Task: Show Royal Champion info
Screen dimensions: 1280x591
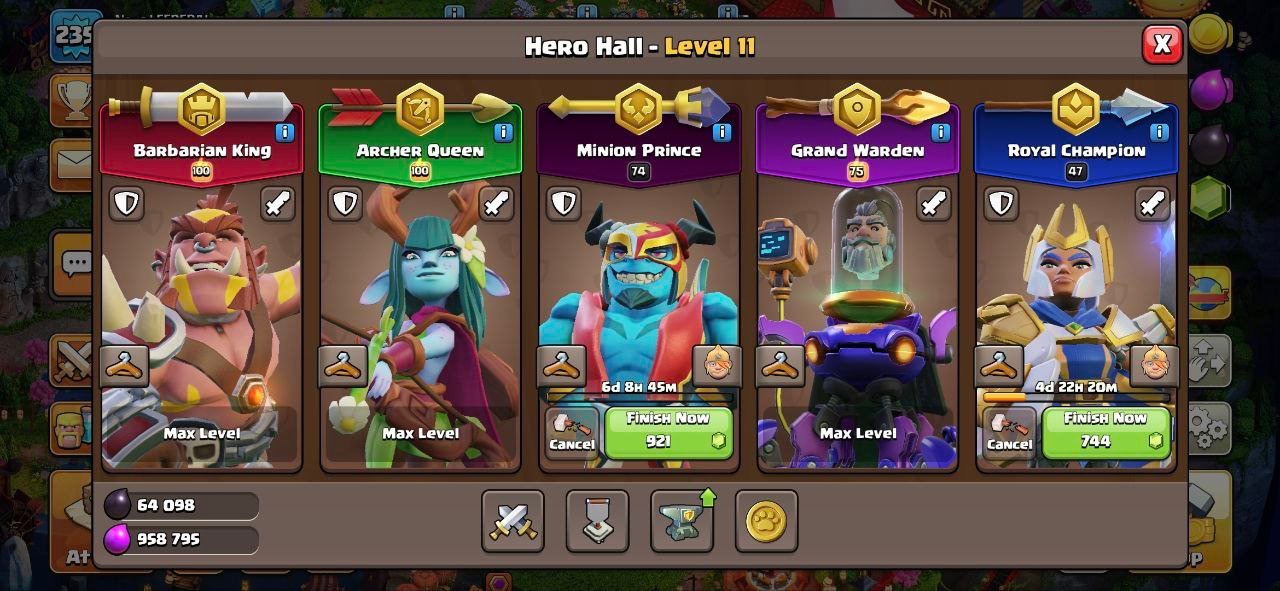Action: [x=1159, y=132]
